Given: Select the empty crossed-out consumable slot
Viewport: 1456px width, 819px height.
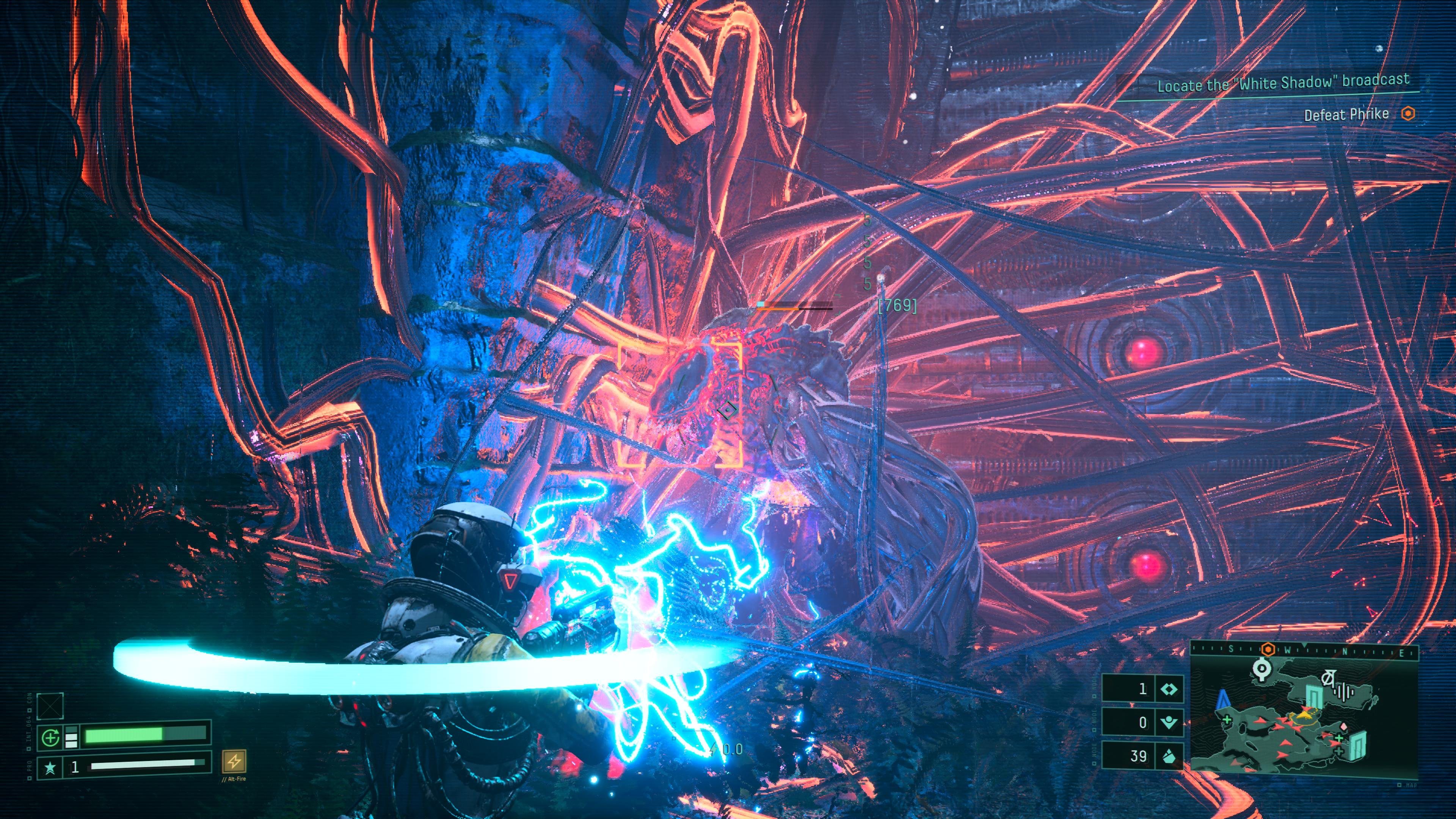Looking at the screenshot, I should click(50, 706).
